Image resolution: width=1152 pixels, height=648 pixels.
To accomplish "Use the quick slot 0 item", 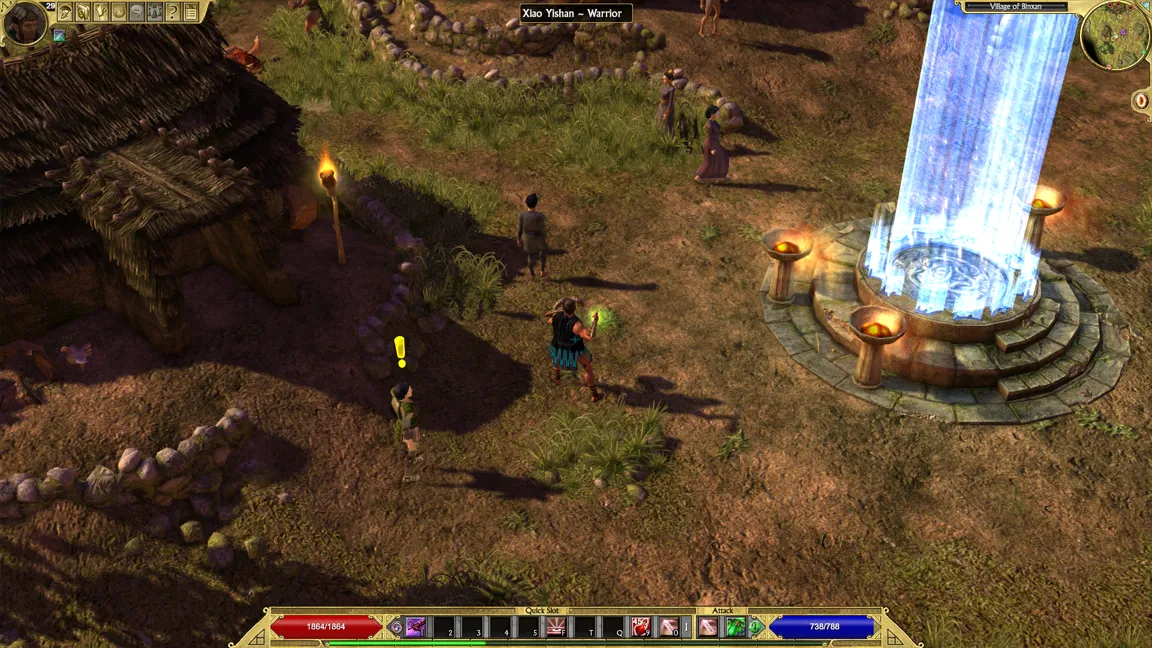I will pyautogui.click(x=668, y=627).
